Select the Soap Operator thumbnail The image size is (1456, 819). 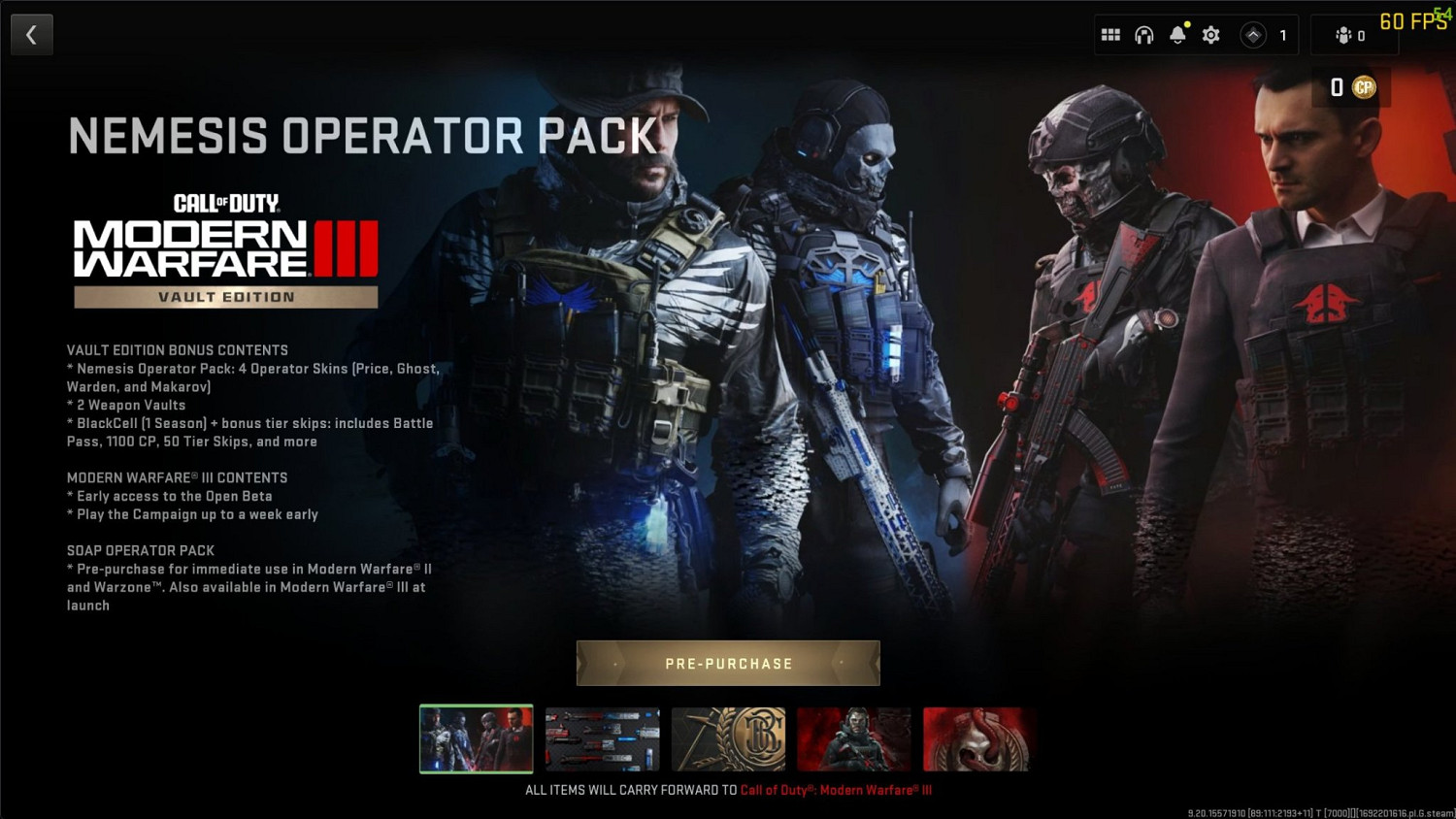[854, 738]
